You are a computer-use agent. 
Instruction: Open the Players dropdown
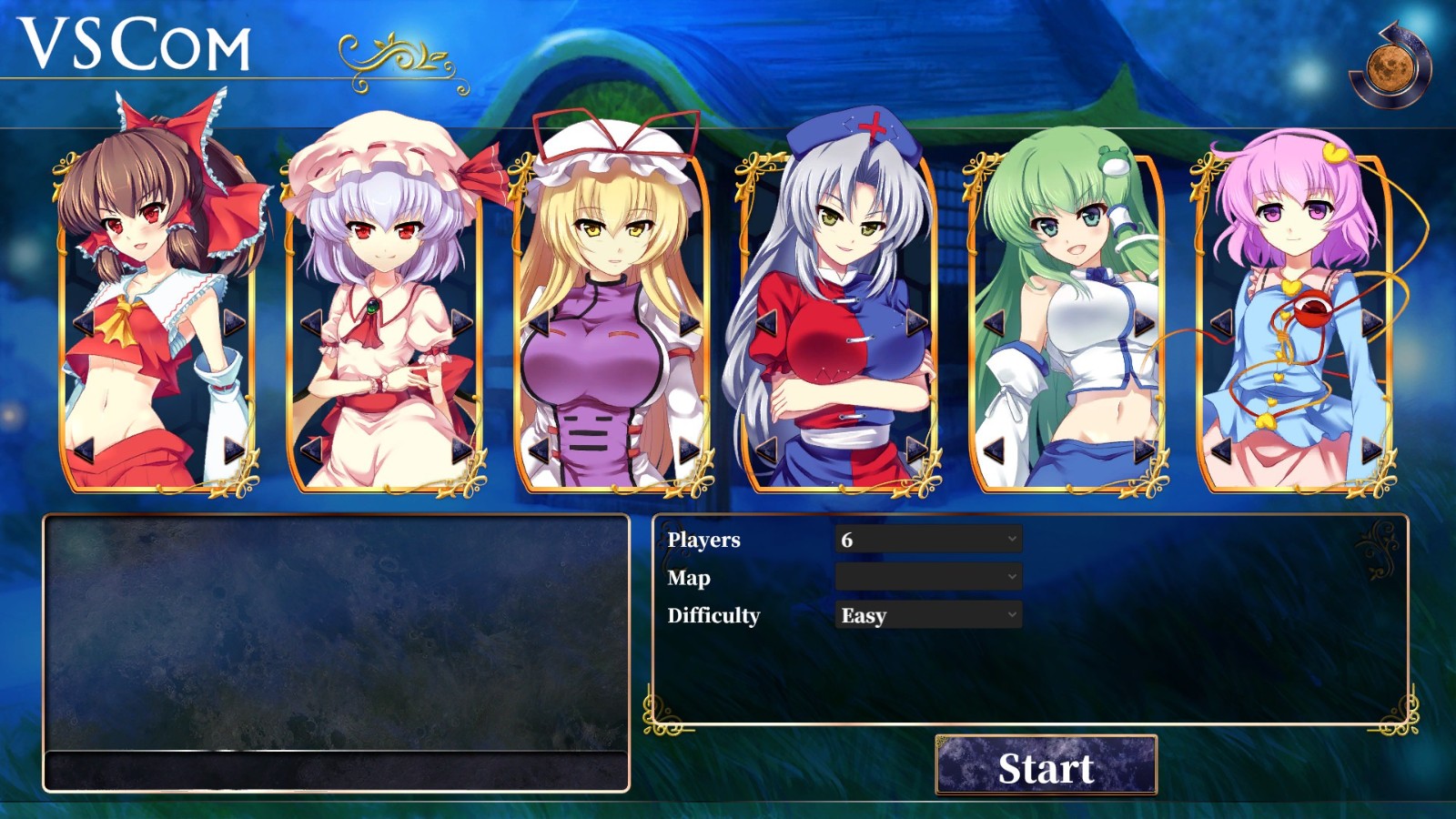click(926, 540)
